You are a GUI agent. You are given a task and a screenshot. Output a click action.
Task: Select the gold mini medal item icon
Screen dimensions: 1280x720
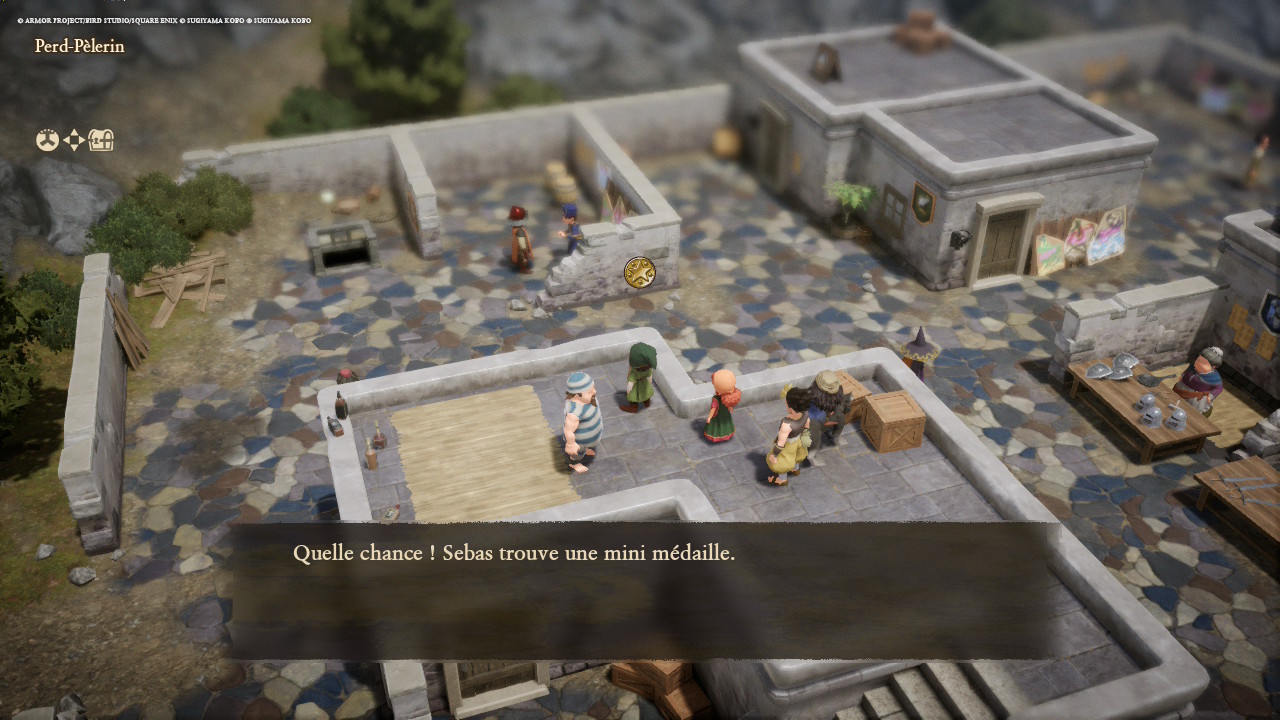[x=640, y=271]
